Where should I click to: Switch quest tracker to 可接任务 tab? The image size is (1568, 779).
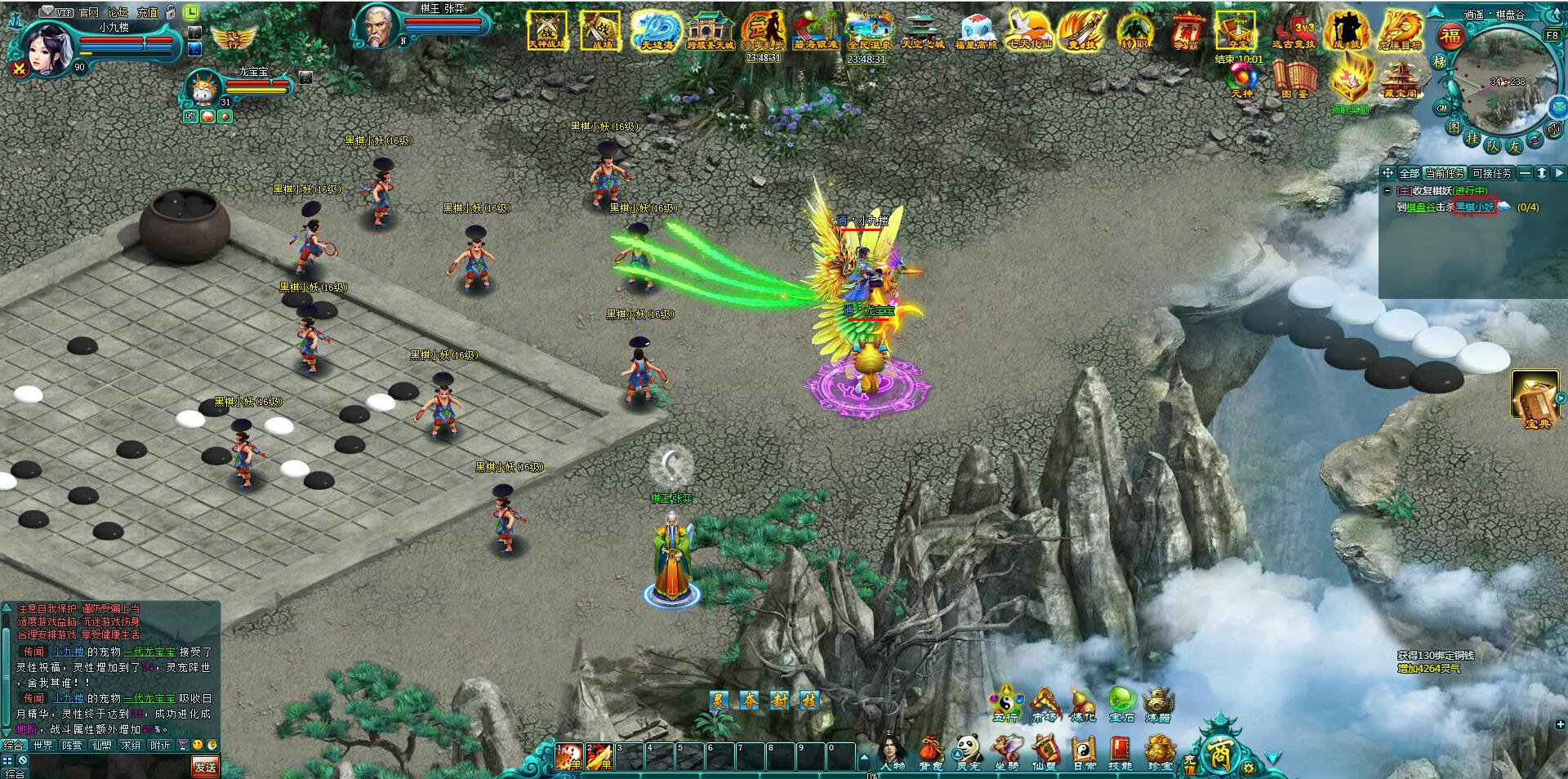click(1492, 173)
